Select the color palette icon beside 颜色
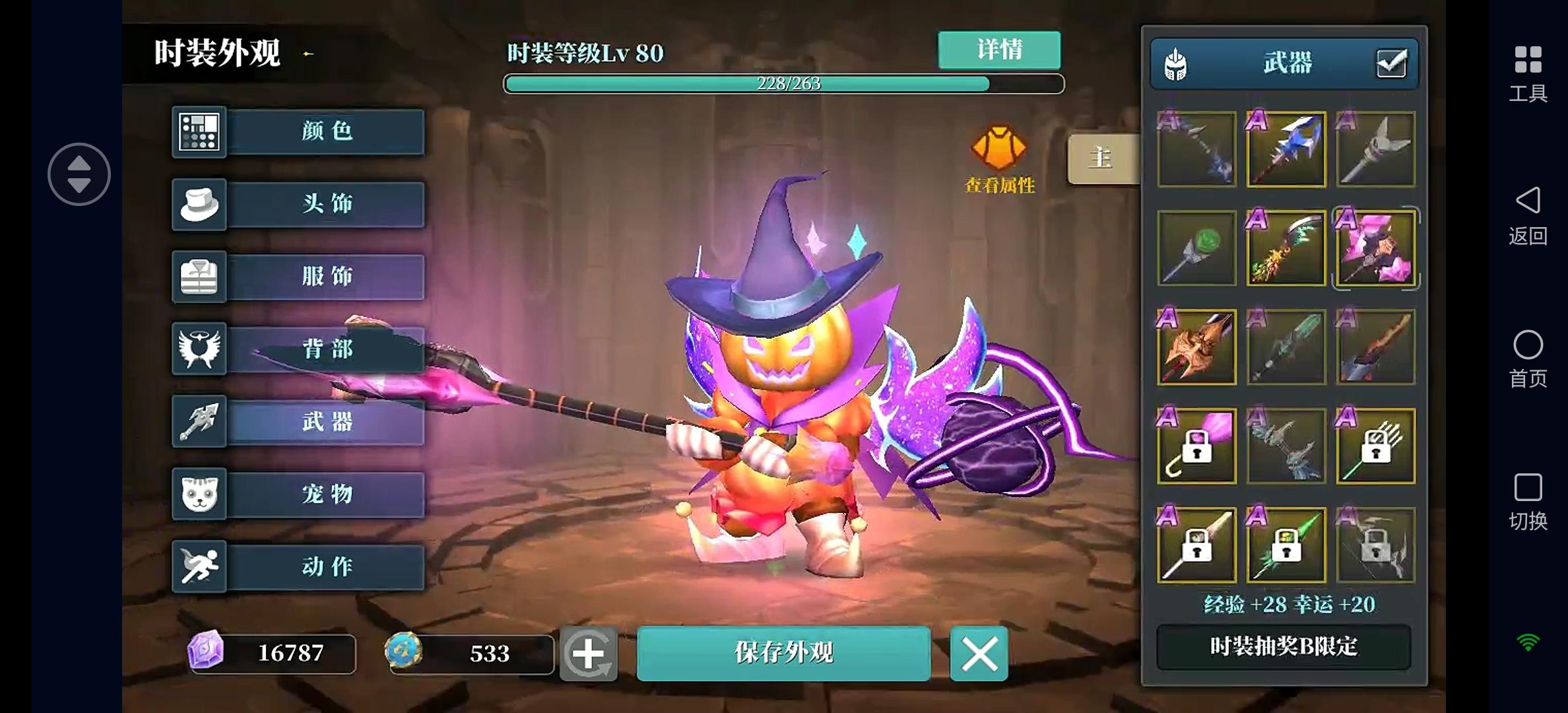This screenshot has height=713, width=1568. click(x=199, y=131)
